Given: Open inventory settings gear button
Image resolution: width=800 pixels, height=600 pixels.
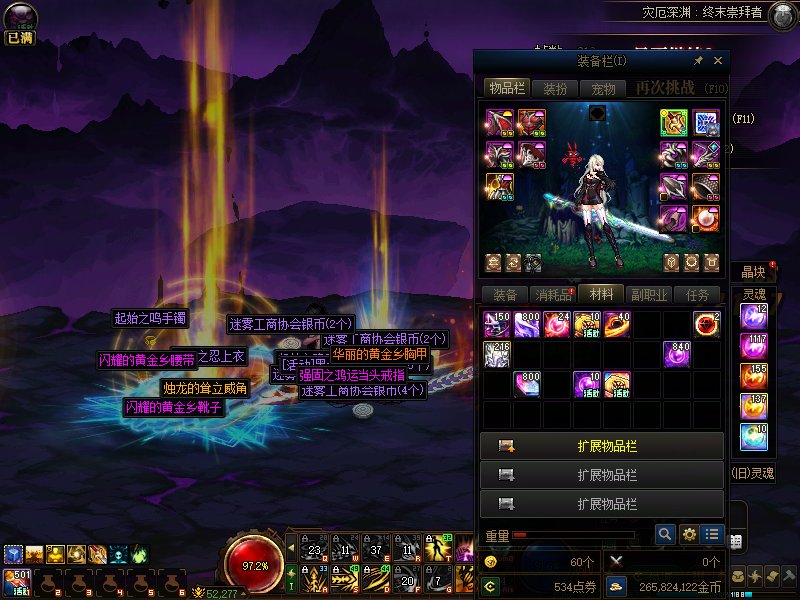Looking at the screenshot, I should (689, 535).
